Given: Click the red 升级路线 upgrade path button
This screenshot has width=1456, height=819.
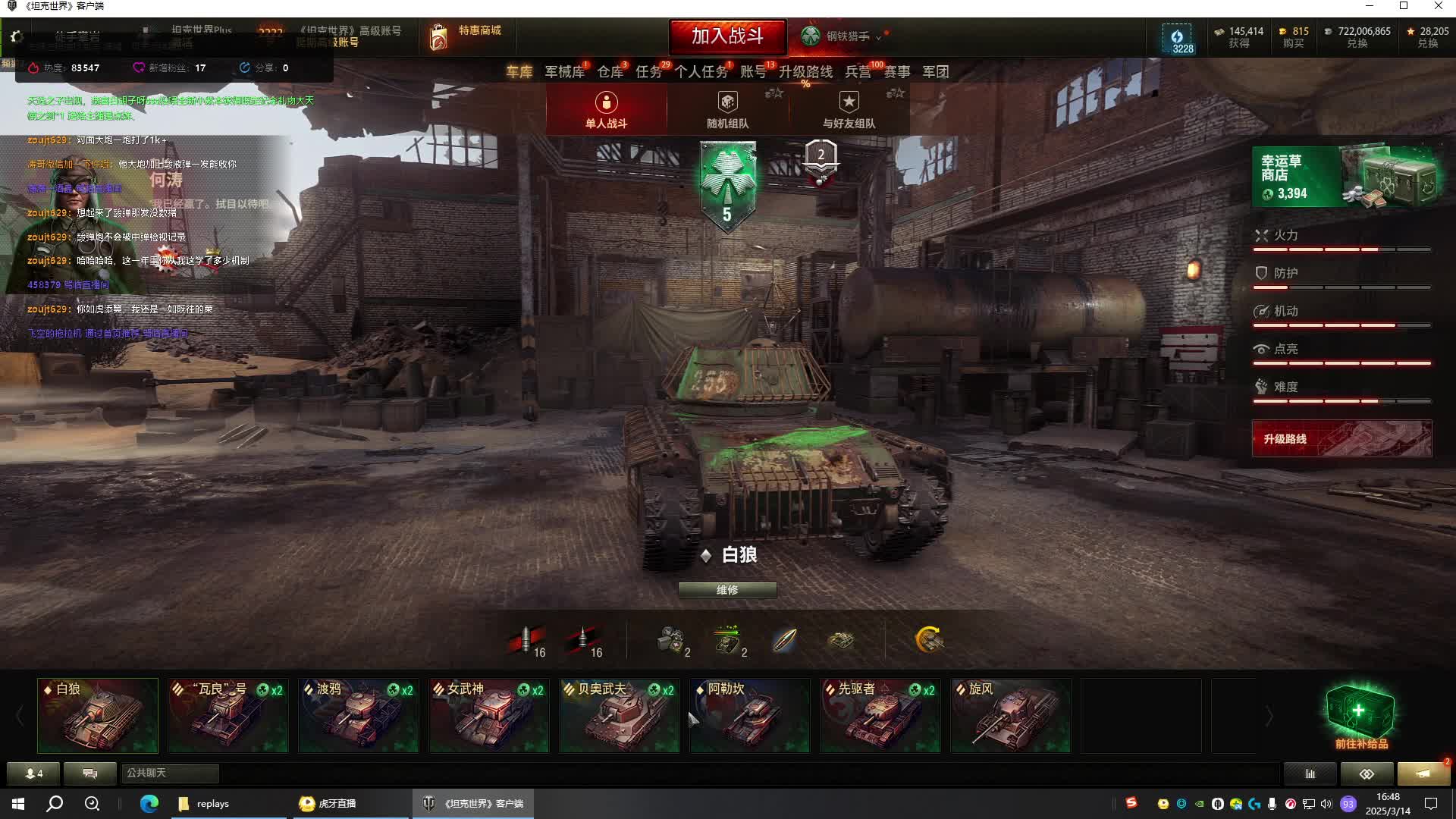Looking at the screenshot, I should pyautogui.click(x=1341, y=439).
